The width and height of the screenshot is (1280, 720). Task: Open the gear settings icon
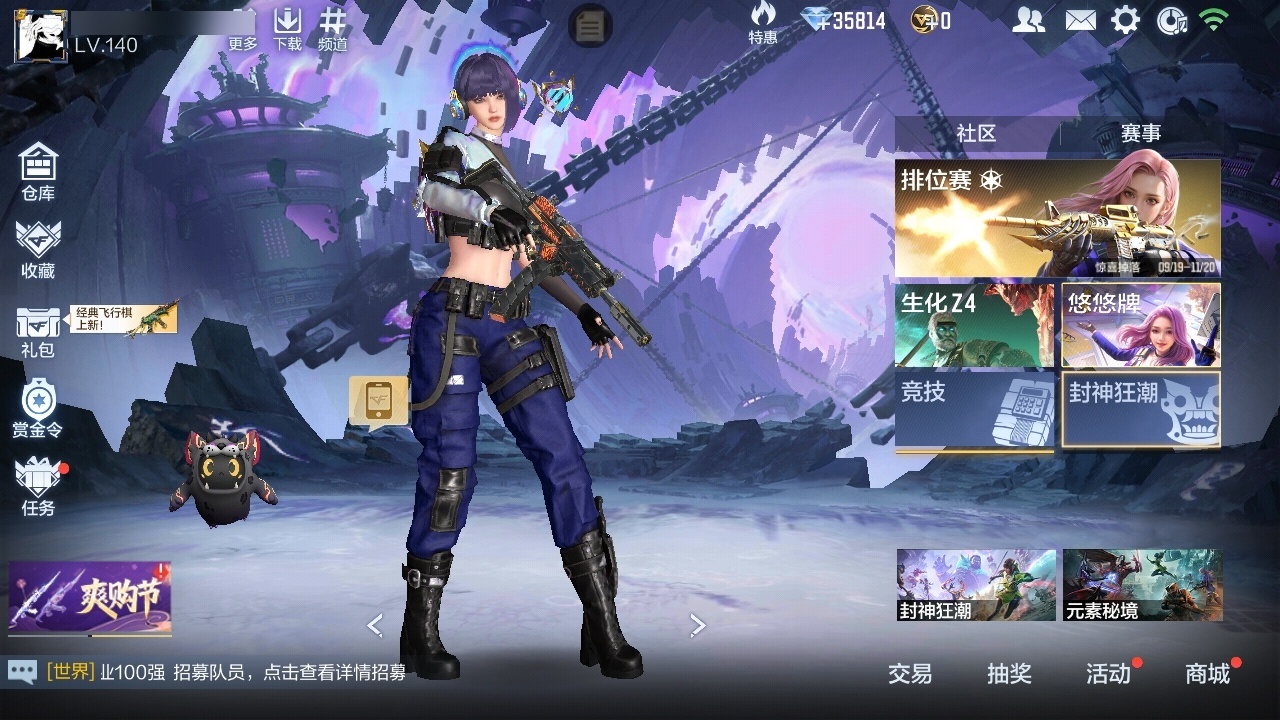[1125, 20]
